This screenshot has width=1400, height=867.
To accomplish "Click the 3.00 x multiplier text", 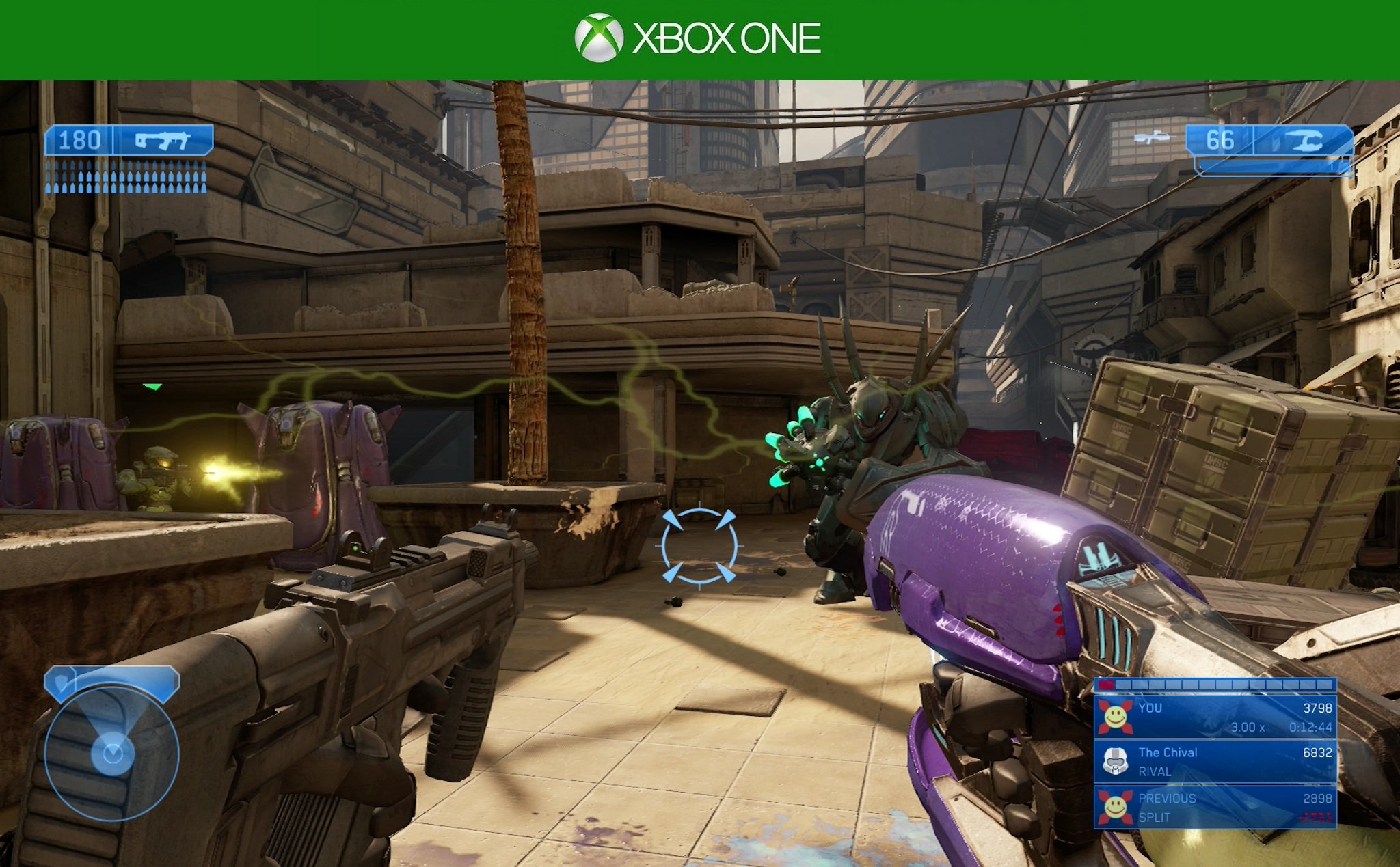I will pyautogui.click(x=1247, y=727).
